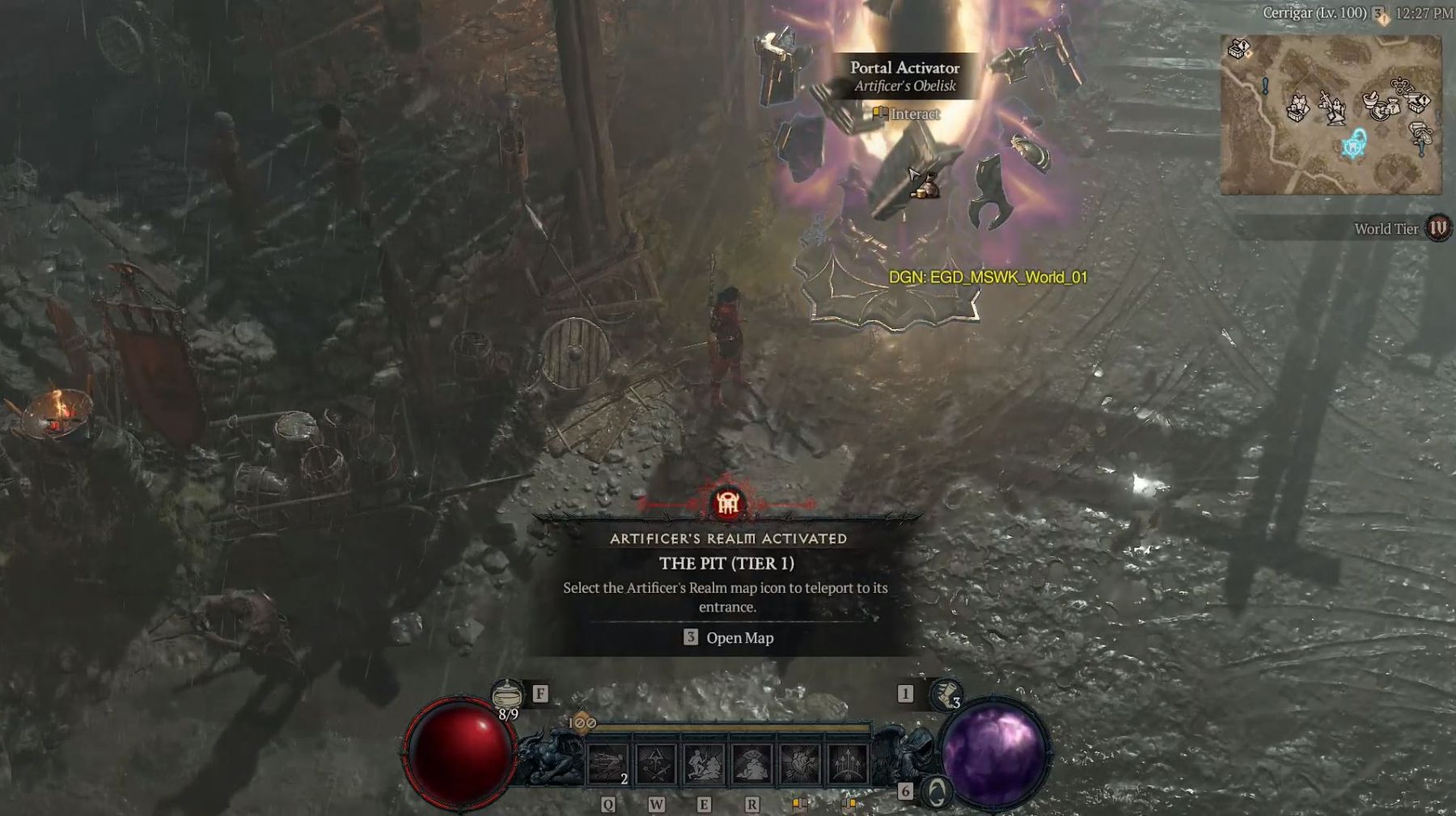The height and width of the screenshot is (816, 1456).
Task: Click the level 100 badge above the experience bar
Action: coord(582,722)
